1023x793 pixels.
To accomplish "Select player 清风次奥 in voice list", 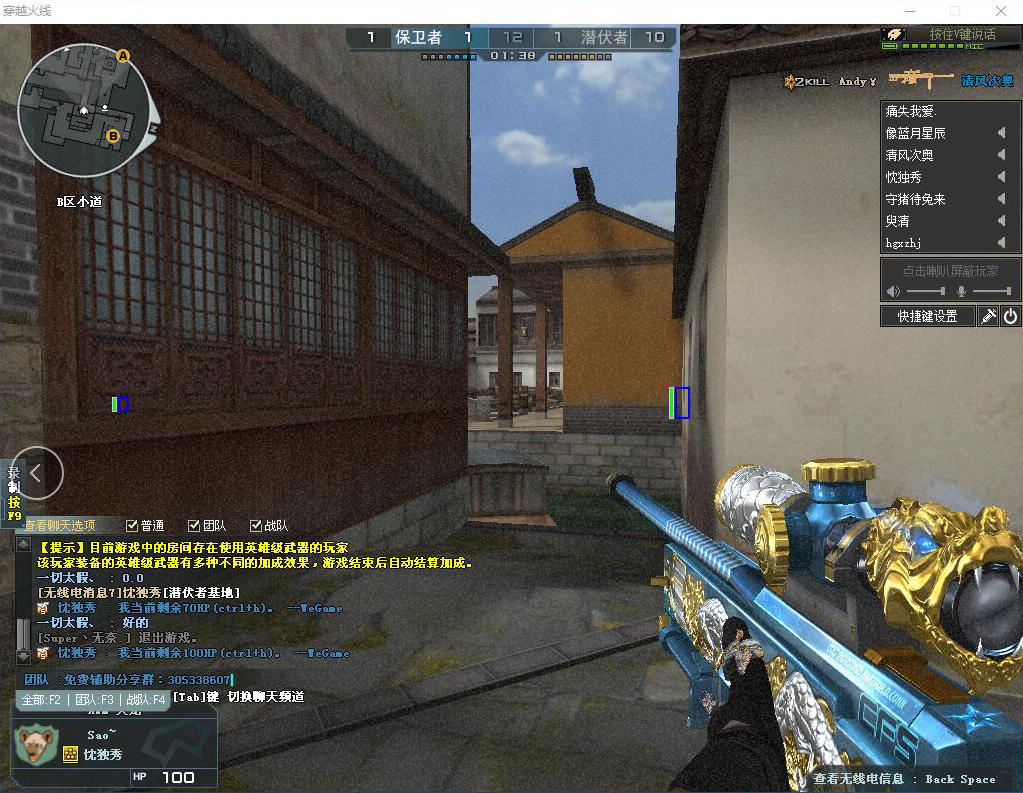I will [909, 155].
